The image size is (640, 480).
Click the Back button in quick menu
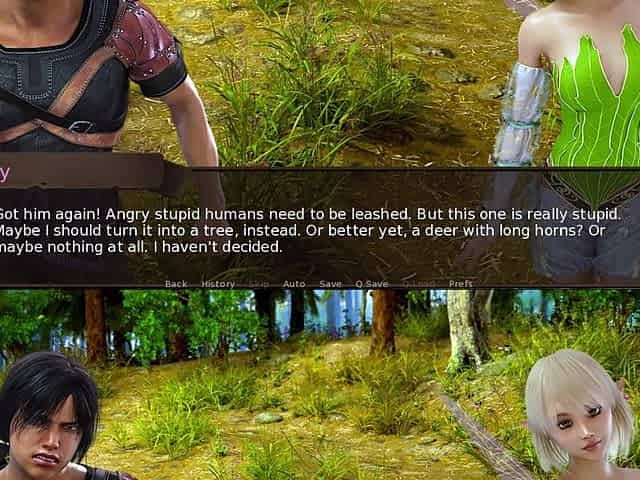point(176,284)
